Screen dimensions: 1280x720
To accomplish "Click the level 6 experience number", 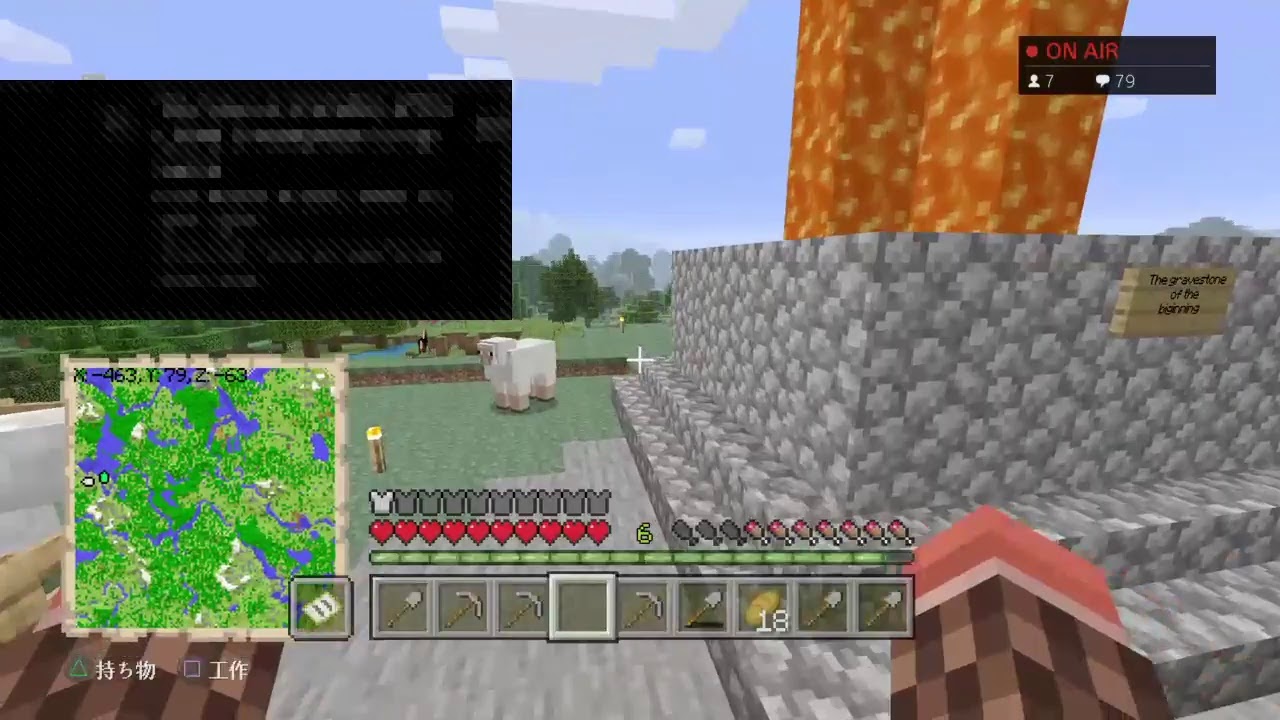I will point(644,534).
